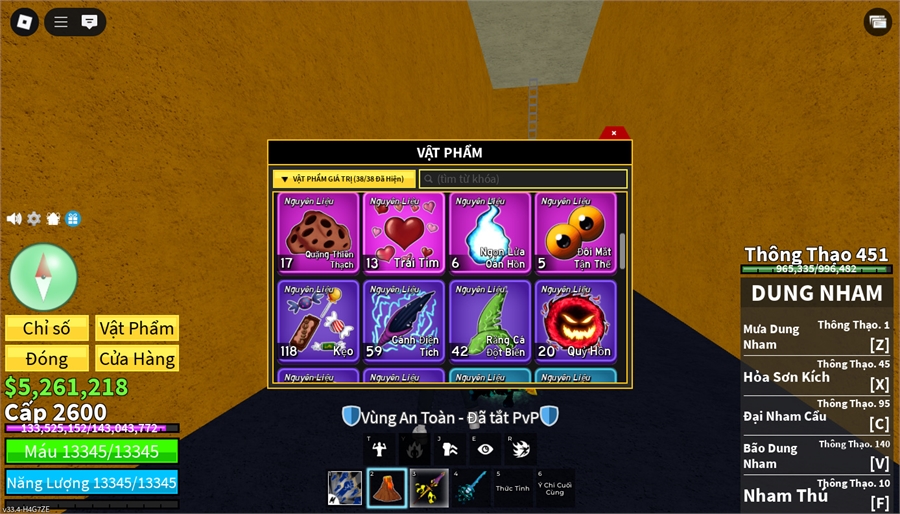The height and width of the screenshot is (514, 900).
Task: Click the Kẹo candy stack
Action: pyautogui.click(x=318, y=320)
